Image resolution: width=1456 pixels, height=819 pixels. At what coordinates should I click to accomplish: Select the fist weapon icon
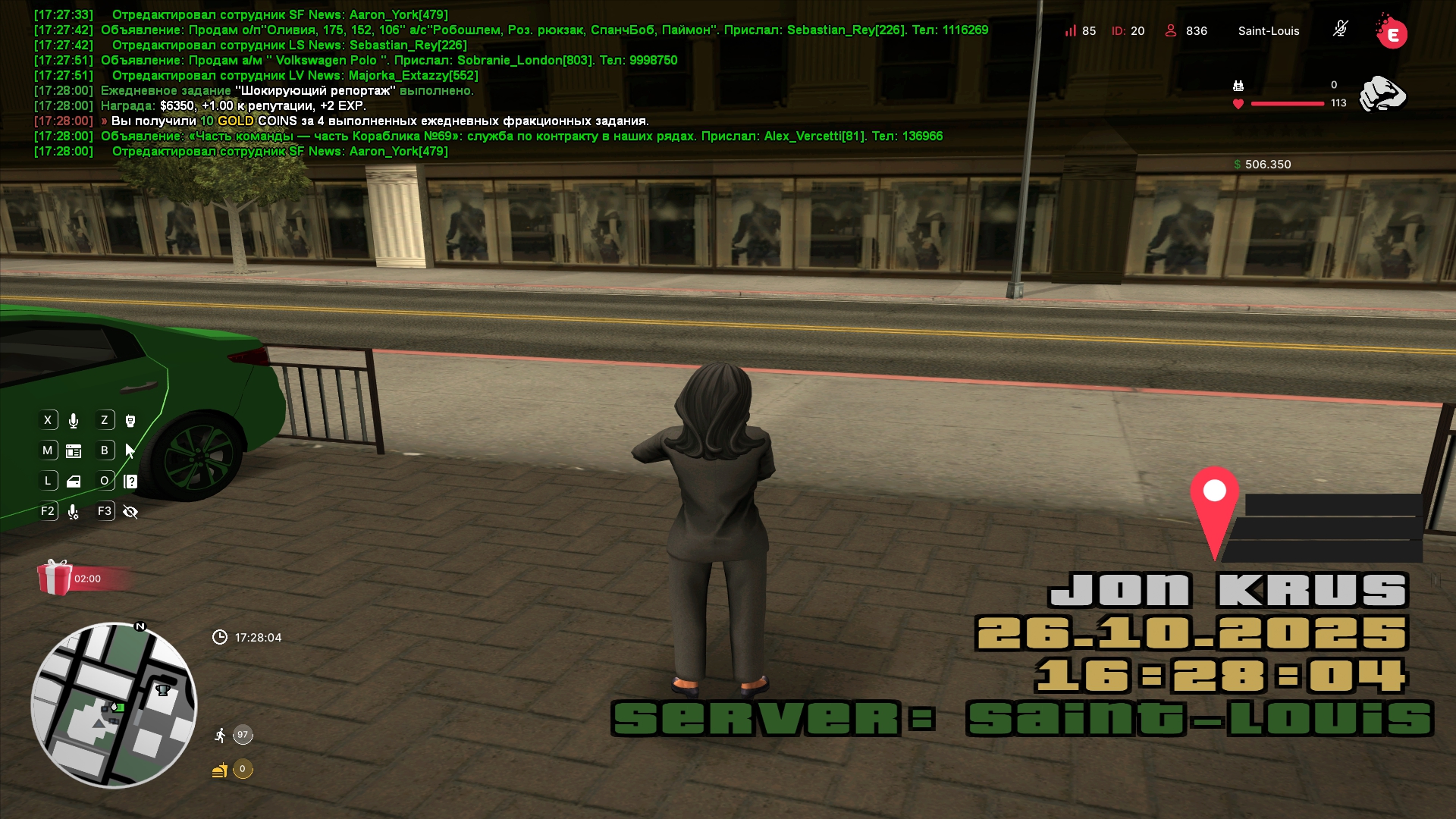point(1382,94)
